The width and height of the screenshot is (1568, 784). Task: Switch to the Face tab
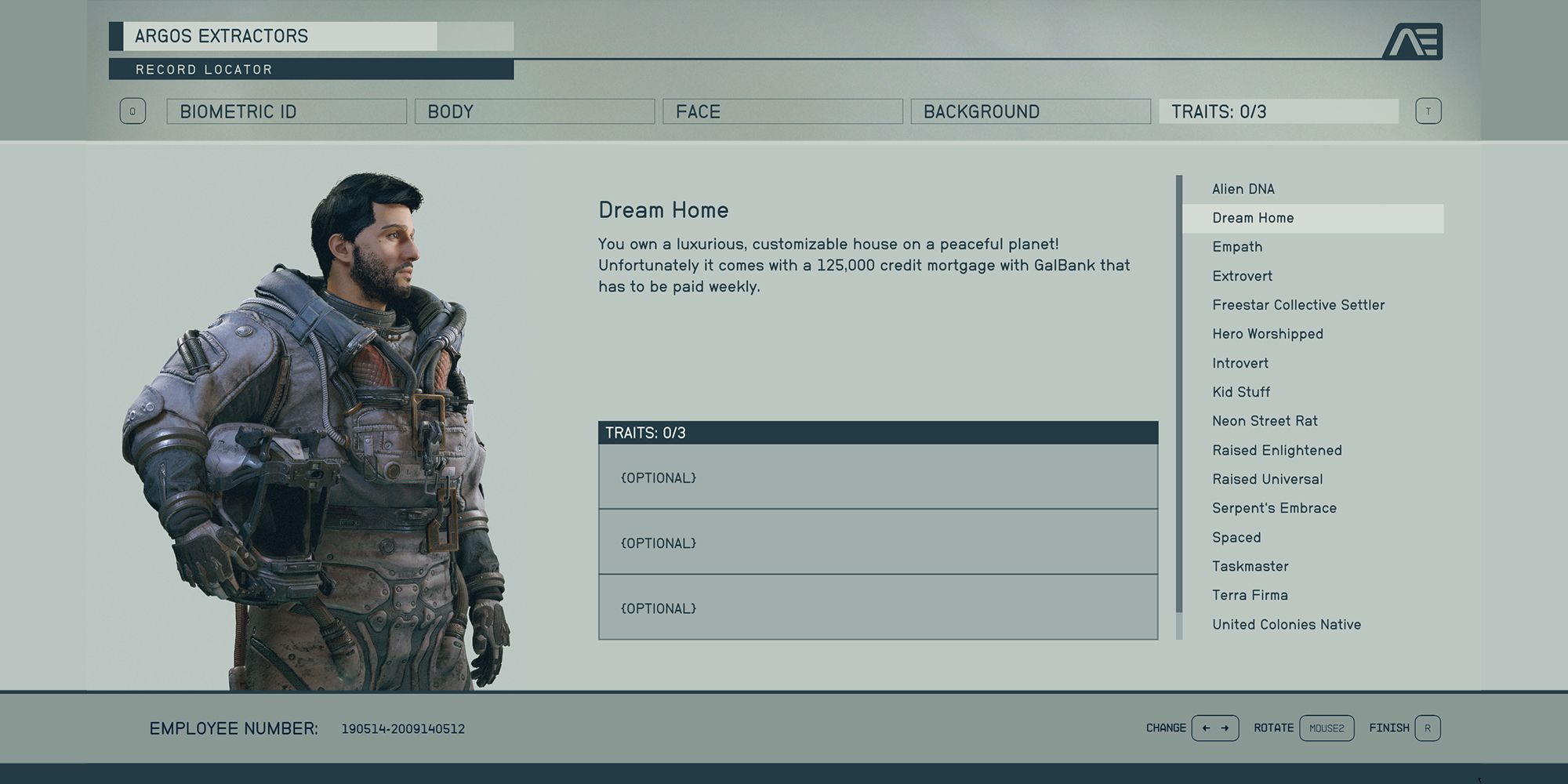click(x=782, y=111)
